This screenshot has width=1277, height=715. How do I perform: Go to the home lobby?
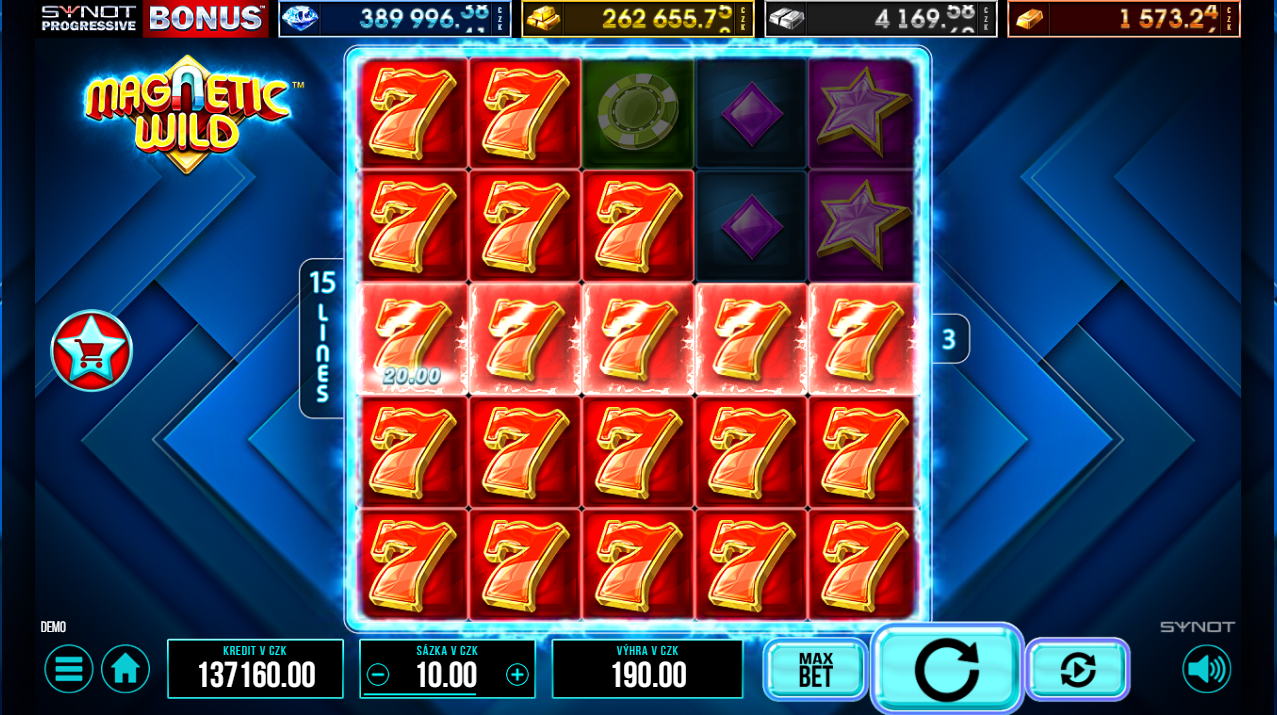click(125, 669)
